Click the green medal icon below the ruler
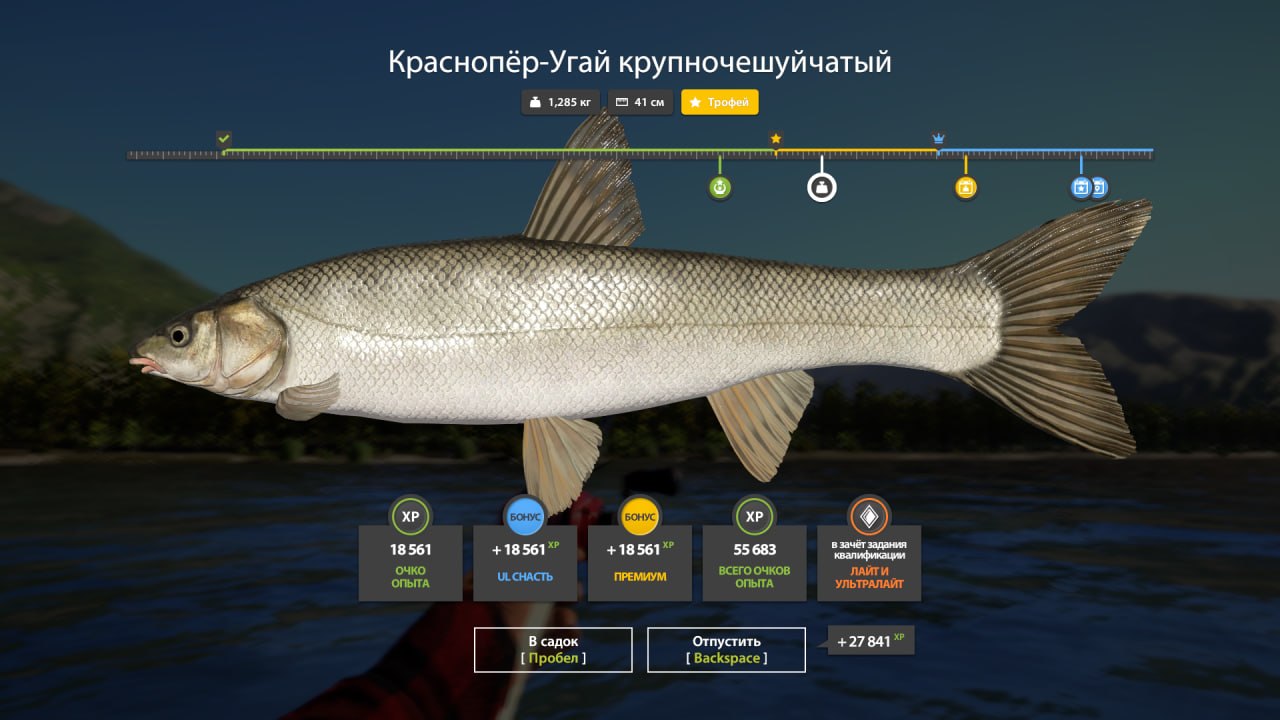Viewport: 1280px width, 720px height. coord(719,186)
